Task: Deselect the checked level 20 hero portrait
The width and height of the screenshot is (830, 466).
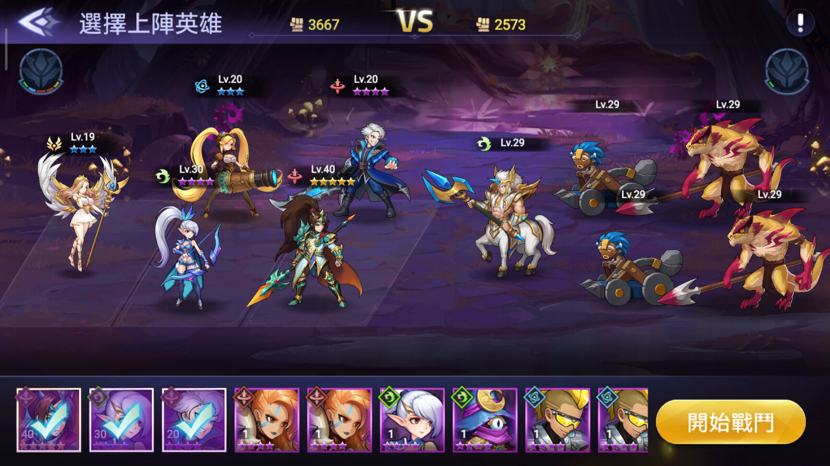Action: click(194, 421)
